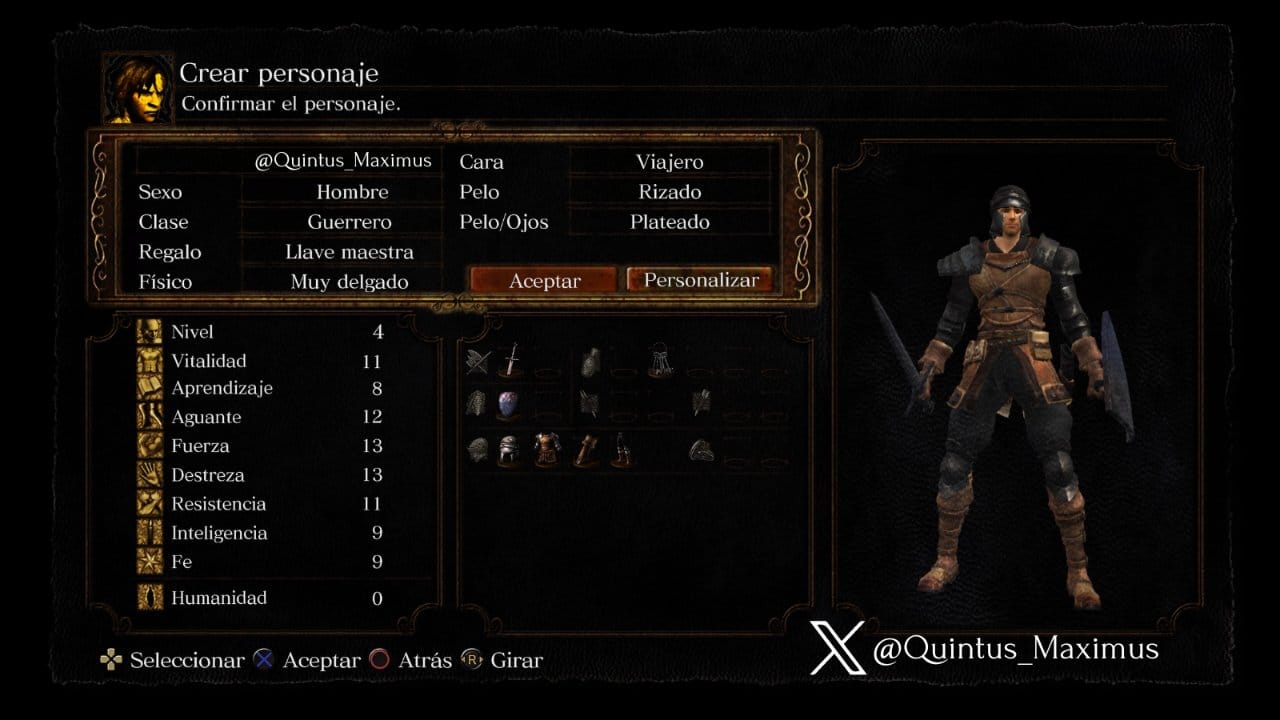Select the longsword weapon slot
The height and width of the screenshot is (720, 1280).
(511, 360)
